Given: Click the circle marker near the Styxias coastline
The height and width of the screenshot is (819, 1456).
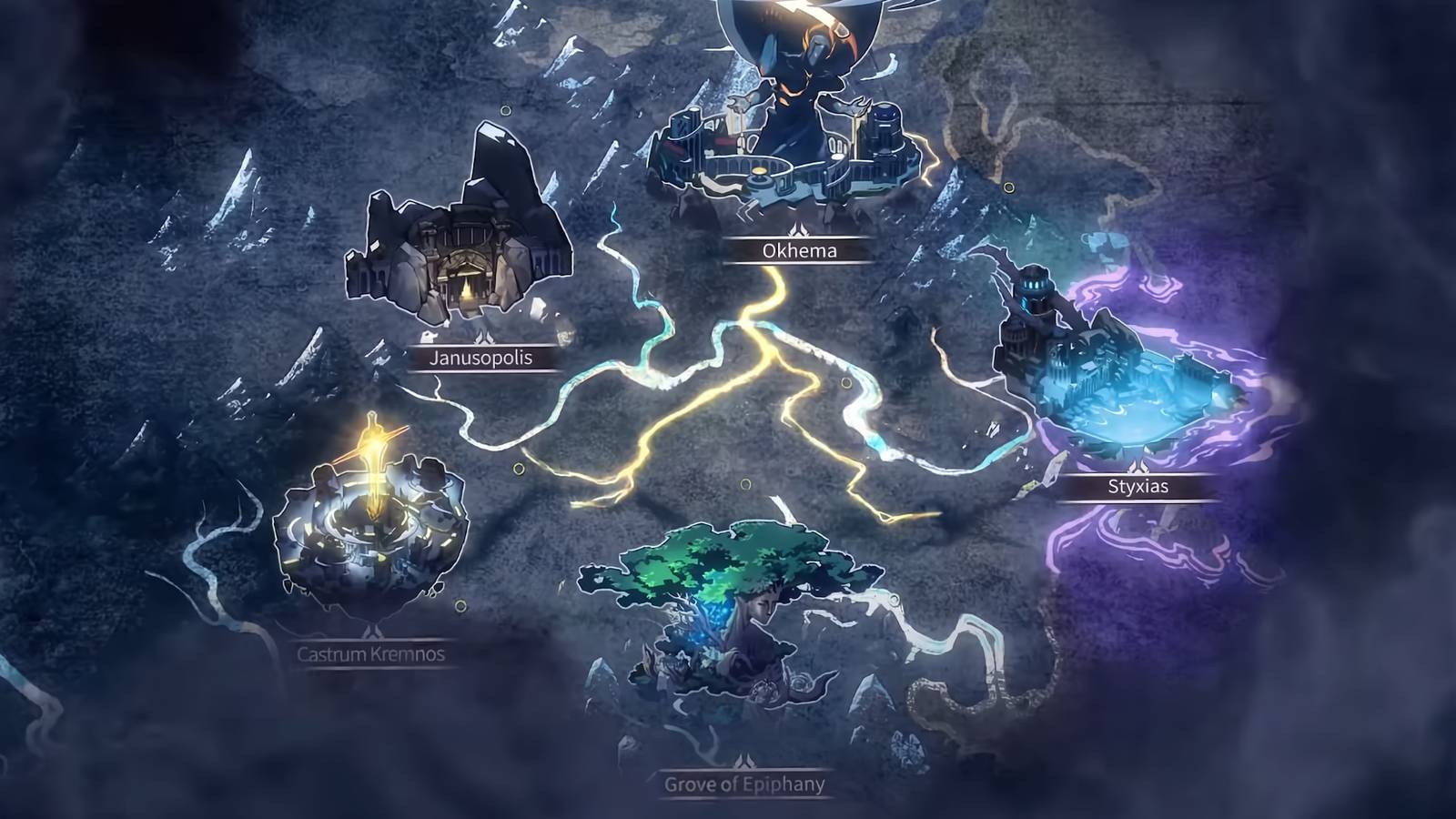Looking at the screenshot, I should click(1008, 185).
